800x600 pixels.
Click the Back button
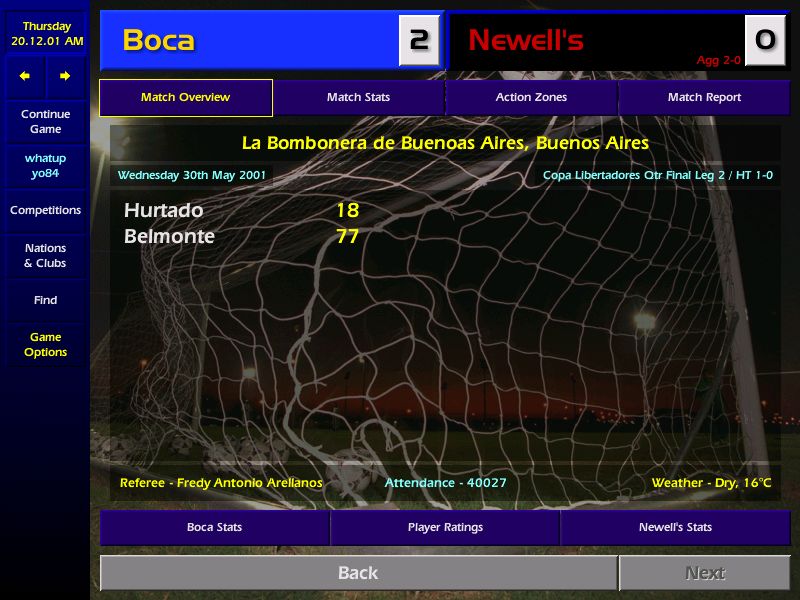point(358,573)
